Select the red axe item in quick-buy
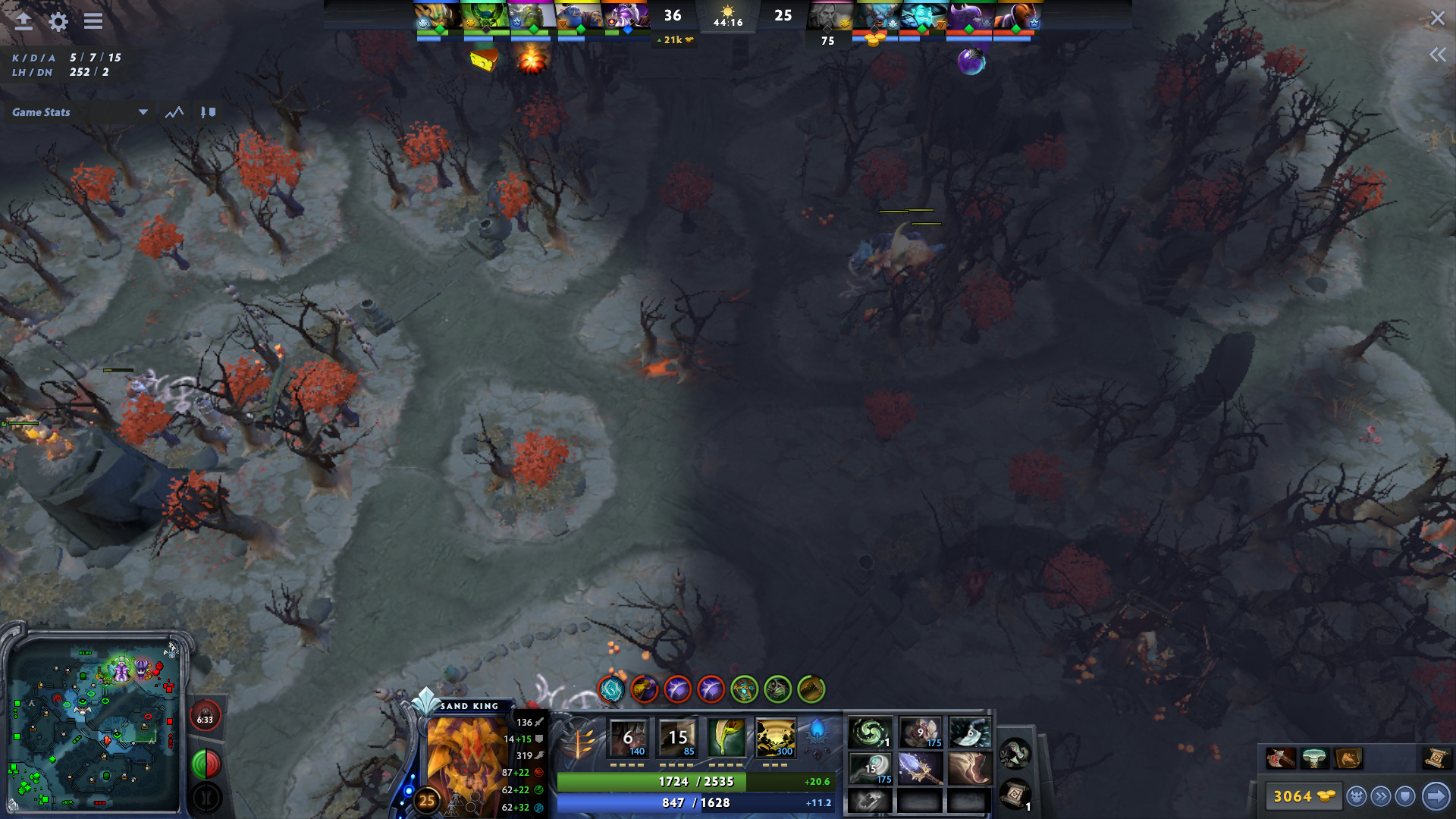This screenshot has width=1456, height=819. pos(1280,758)
